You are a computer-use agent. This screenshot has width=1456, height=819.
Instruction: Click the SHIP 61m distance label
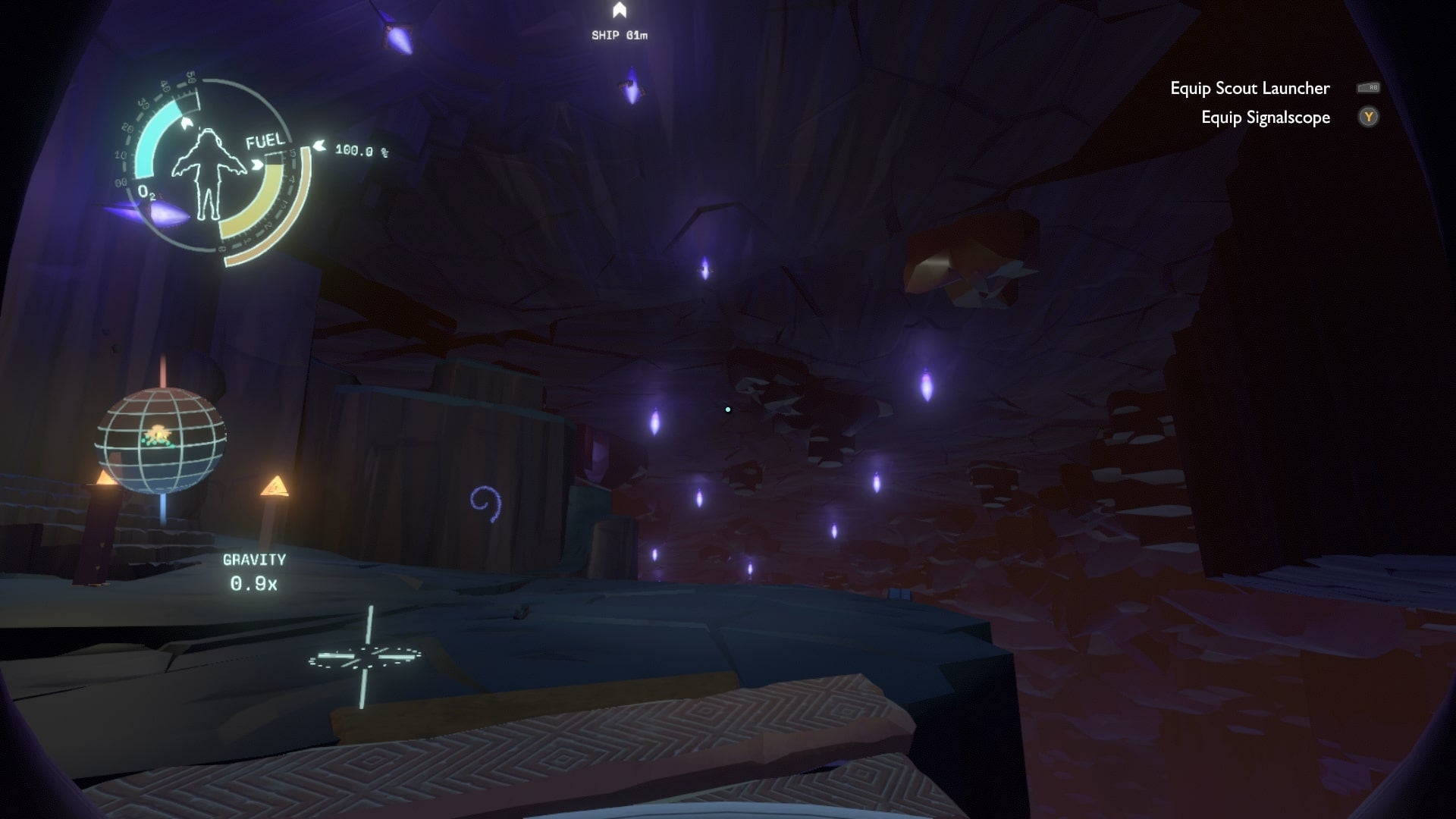click(619, 34)
